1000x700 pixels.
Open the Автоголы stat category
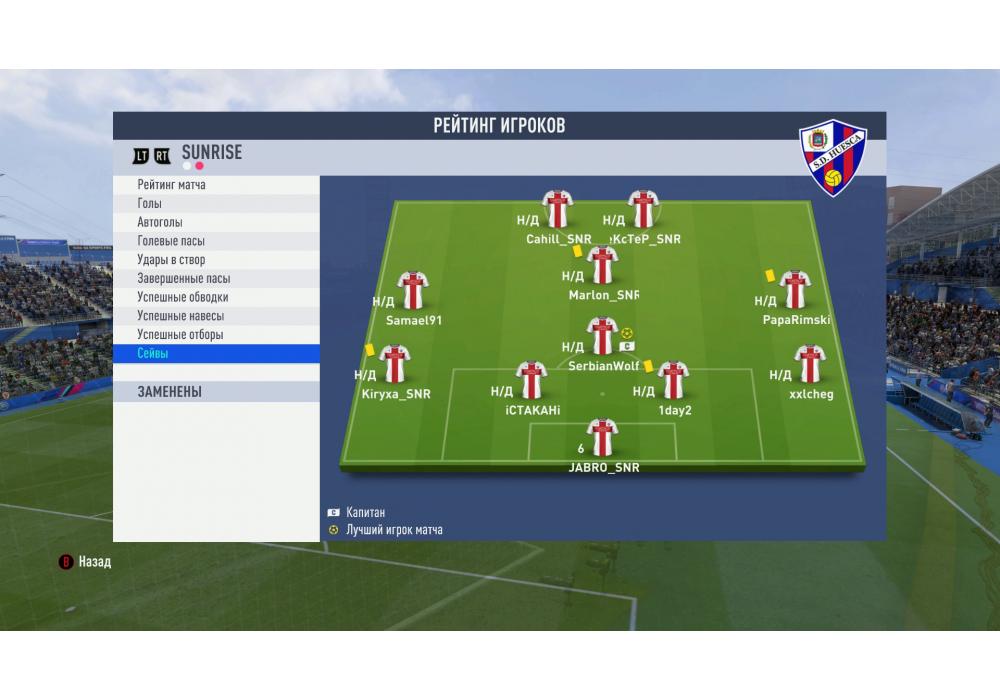[216, 222]
